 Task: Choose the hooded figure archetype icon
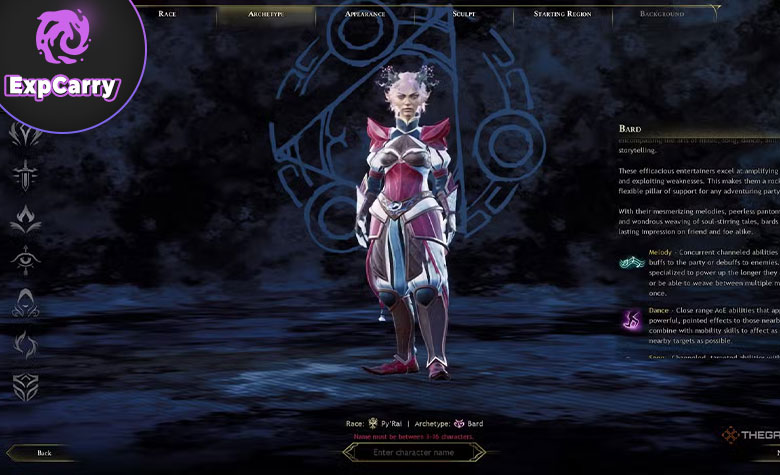click(25, 302)
